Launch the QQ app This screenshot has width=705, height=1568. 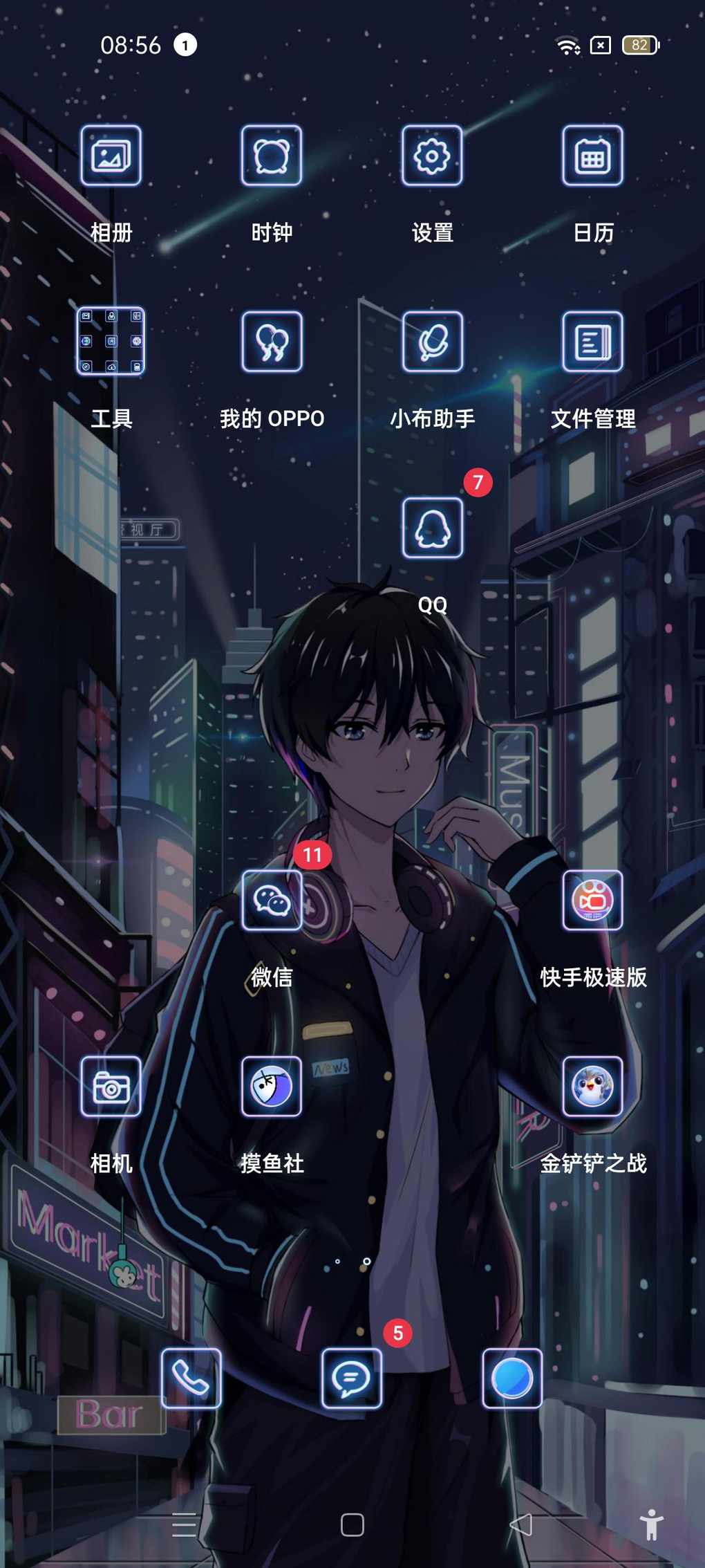coord(432,528)
